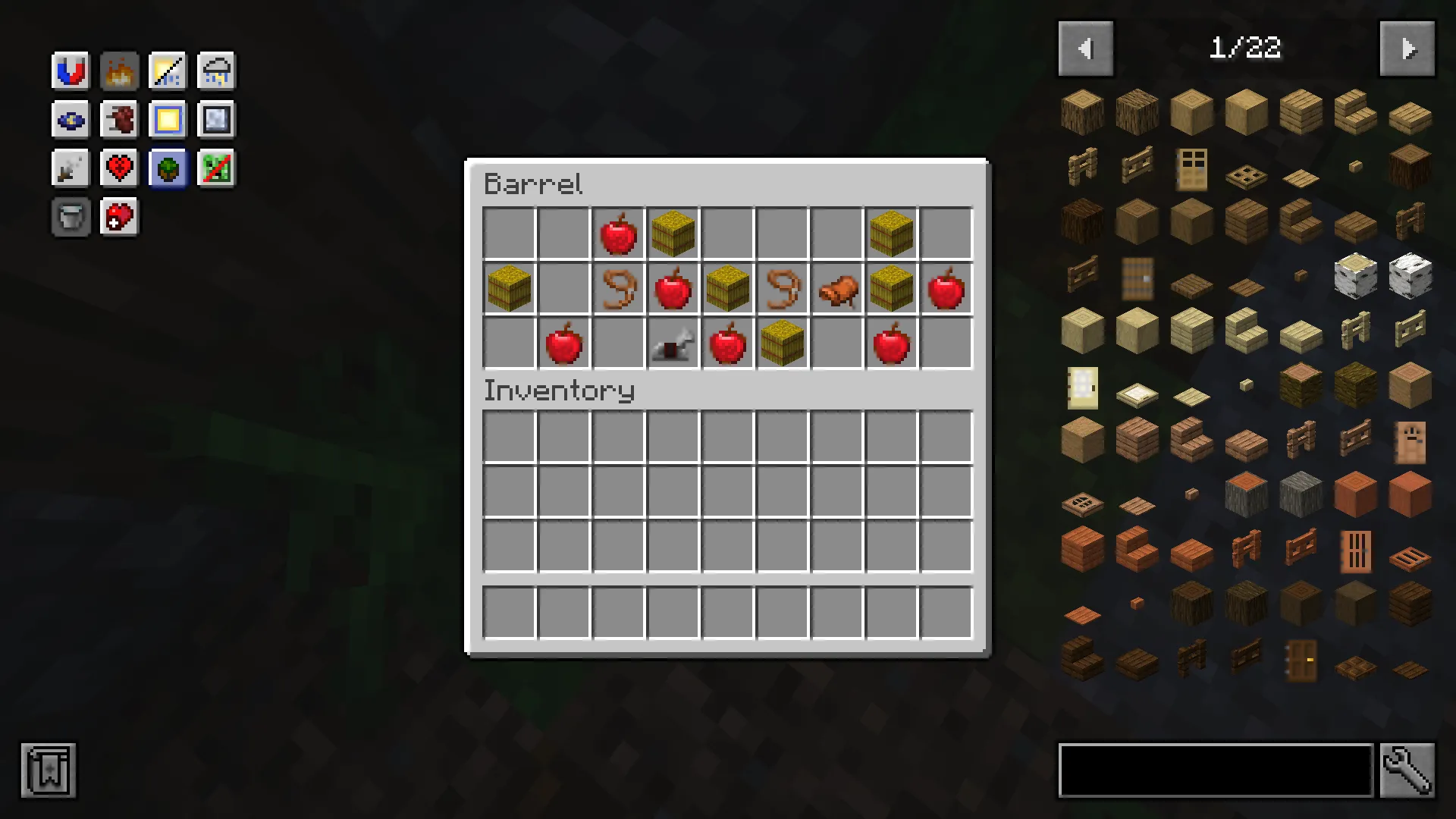Disable creeper spawning with the crossed-creeper toggle
1456x819 pixels.
point(215,168)
